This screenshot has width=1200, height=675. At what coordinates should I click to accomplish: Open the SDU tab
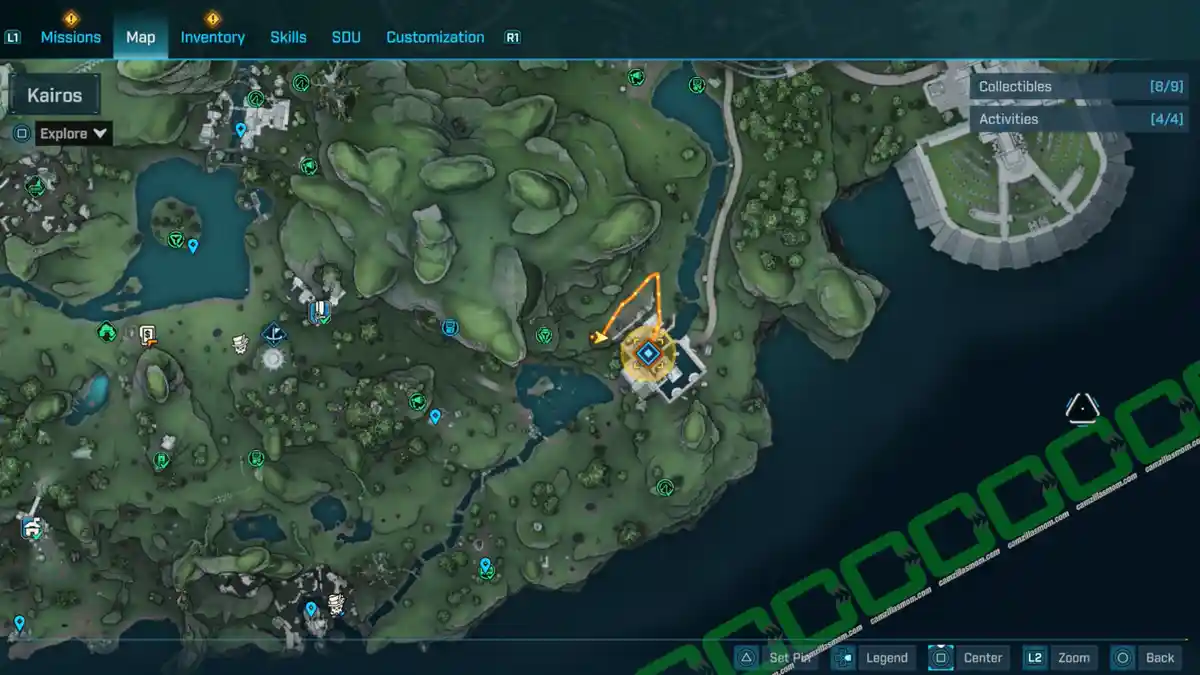[346, 37]
